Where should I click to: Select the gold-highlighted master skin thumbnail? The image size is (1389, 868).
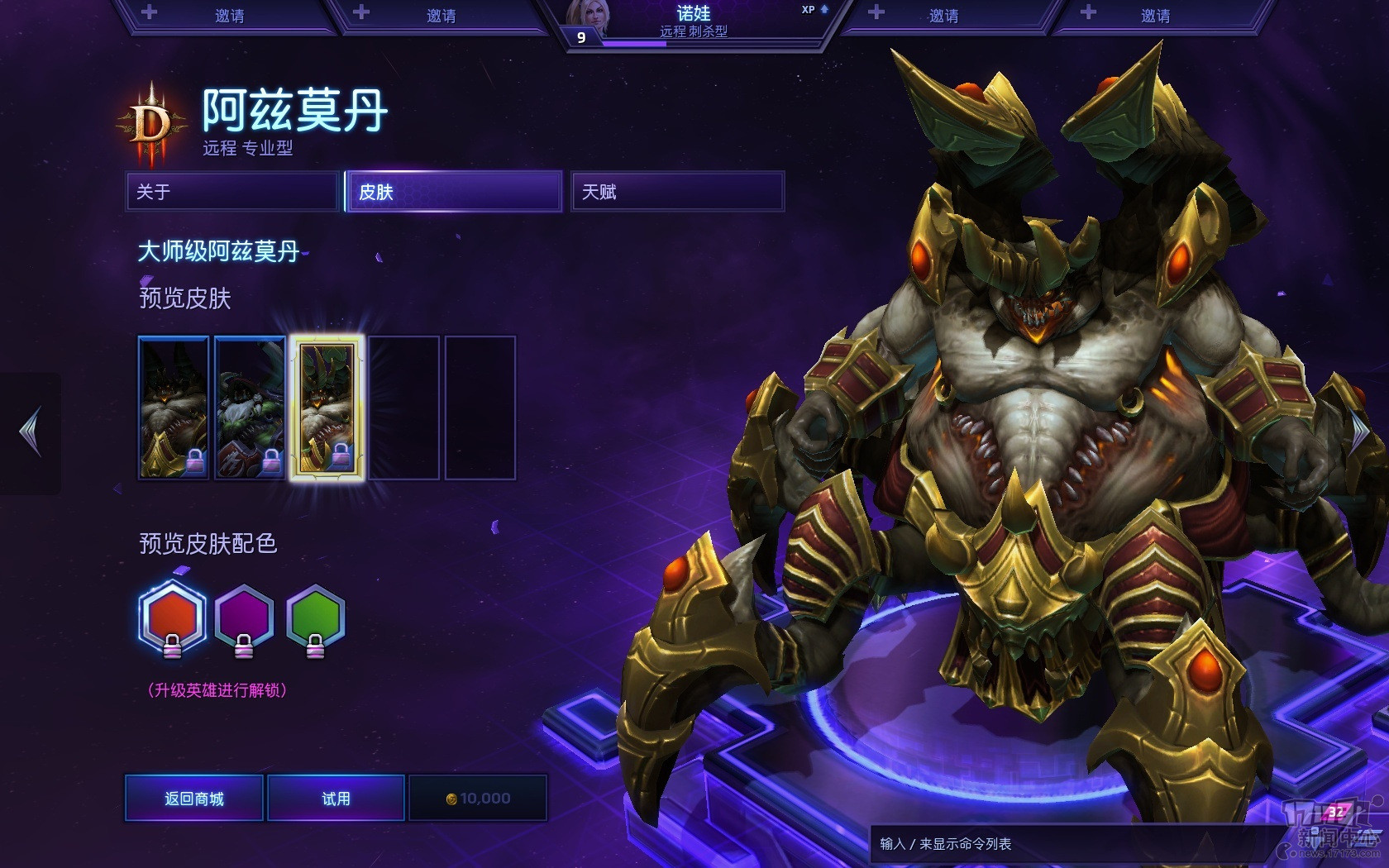pyautogui.click(x=327, y=408)
